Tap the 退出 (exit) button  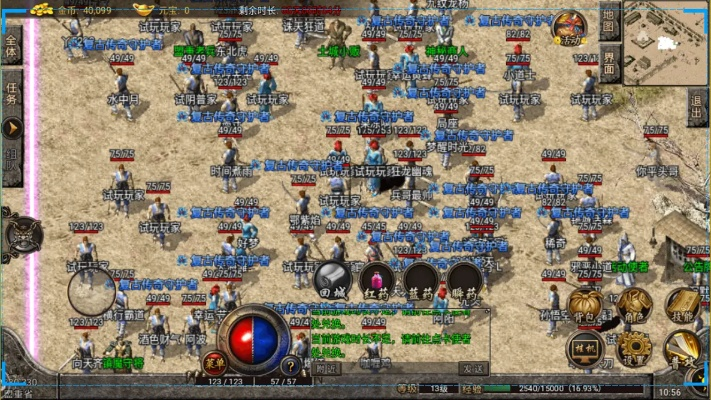click(697, 105)
